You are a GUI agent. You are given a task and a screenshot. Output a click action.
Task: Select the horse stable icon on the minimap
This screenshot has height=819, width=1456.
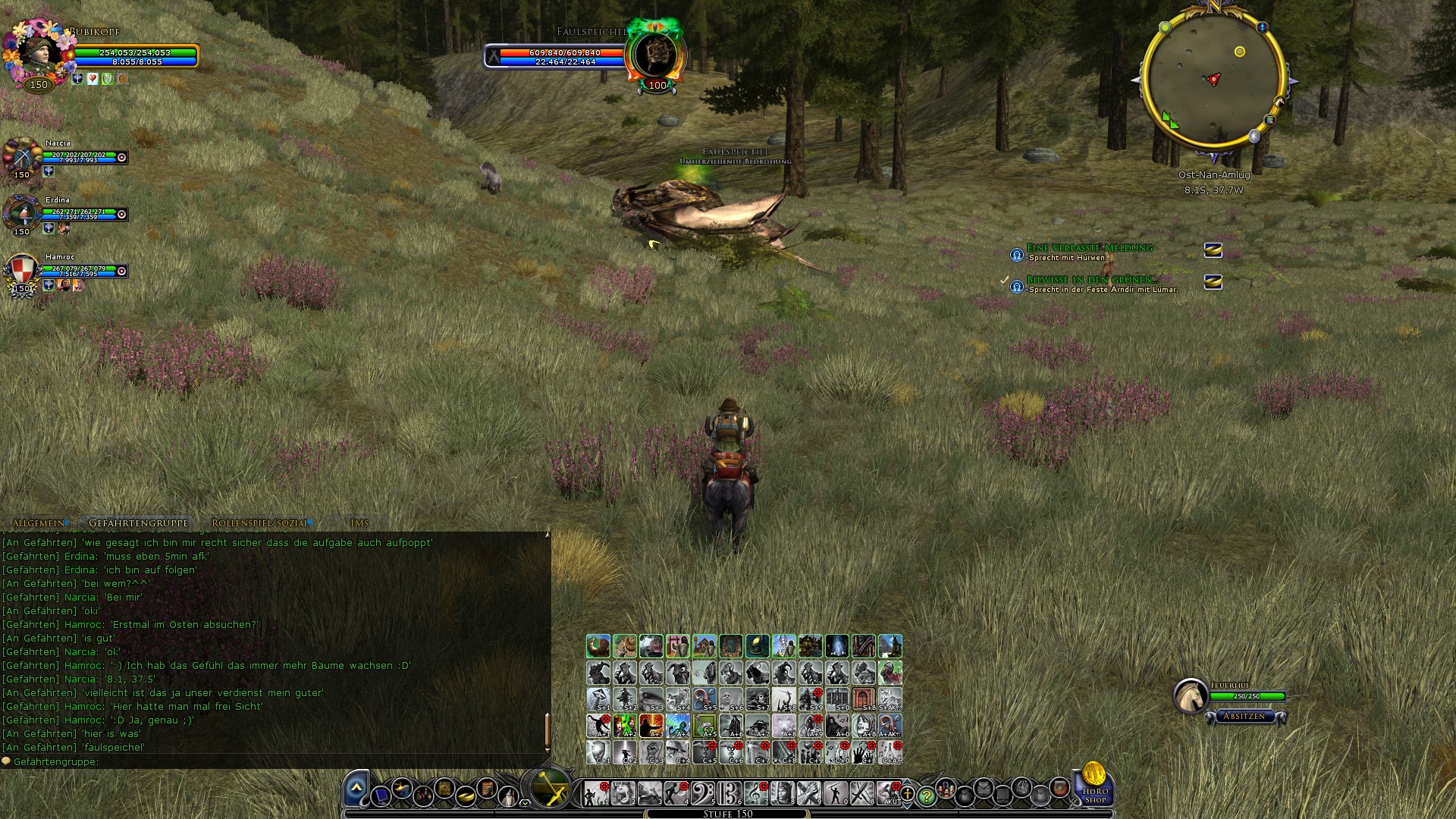tap(1279, 102)
